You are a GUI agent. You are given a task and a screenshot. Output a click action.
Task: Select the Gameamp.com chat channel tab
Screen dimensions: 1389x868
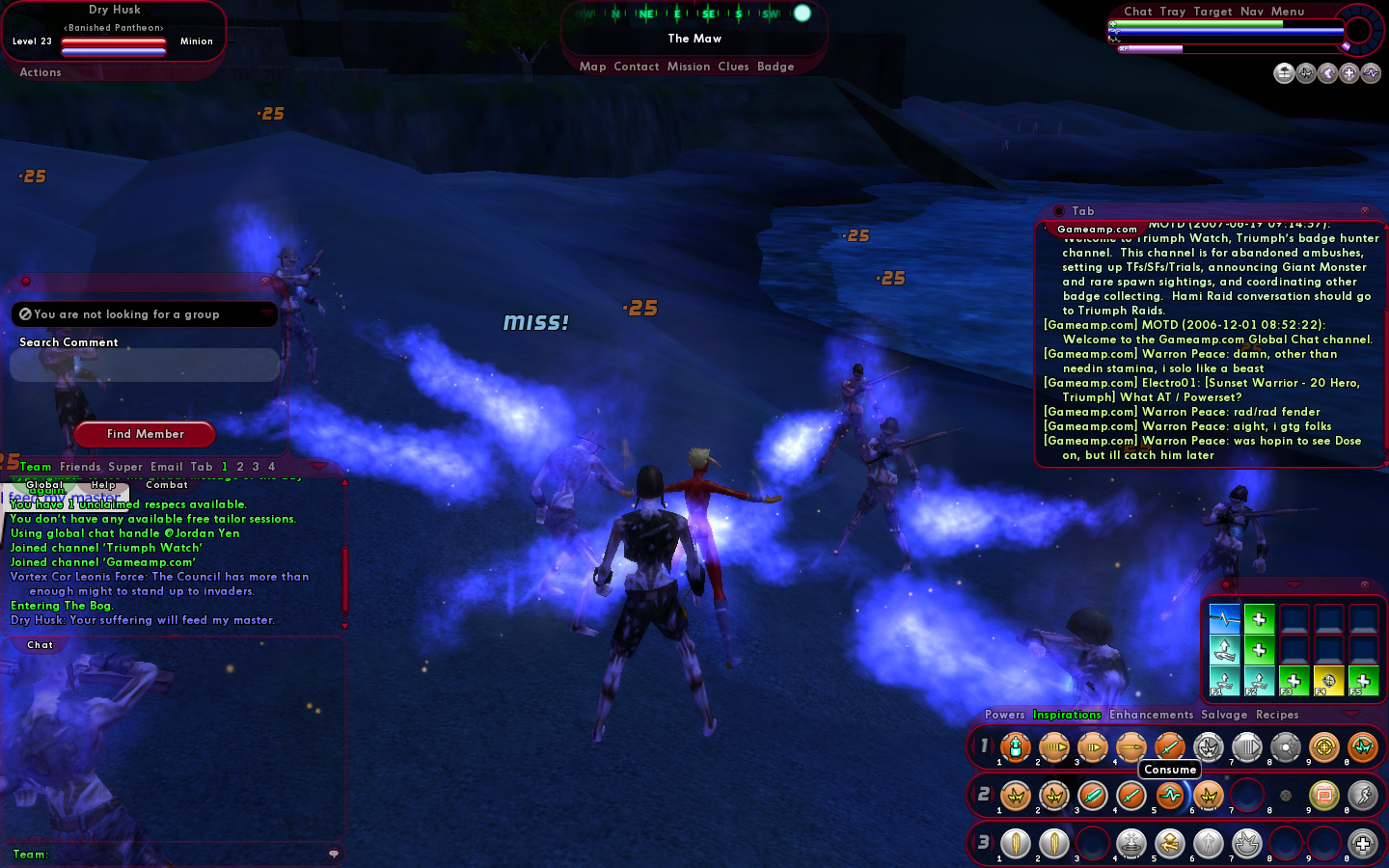(x=1097, y=230)
